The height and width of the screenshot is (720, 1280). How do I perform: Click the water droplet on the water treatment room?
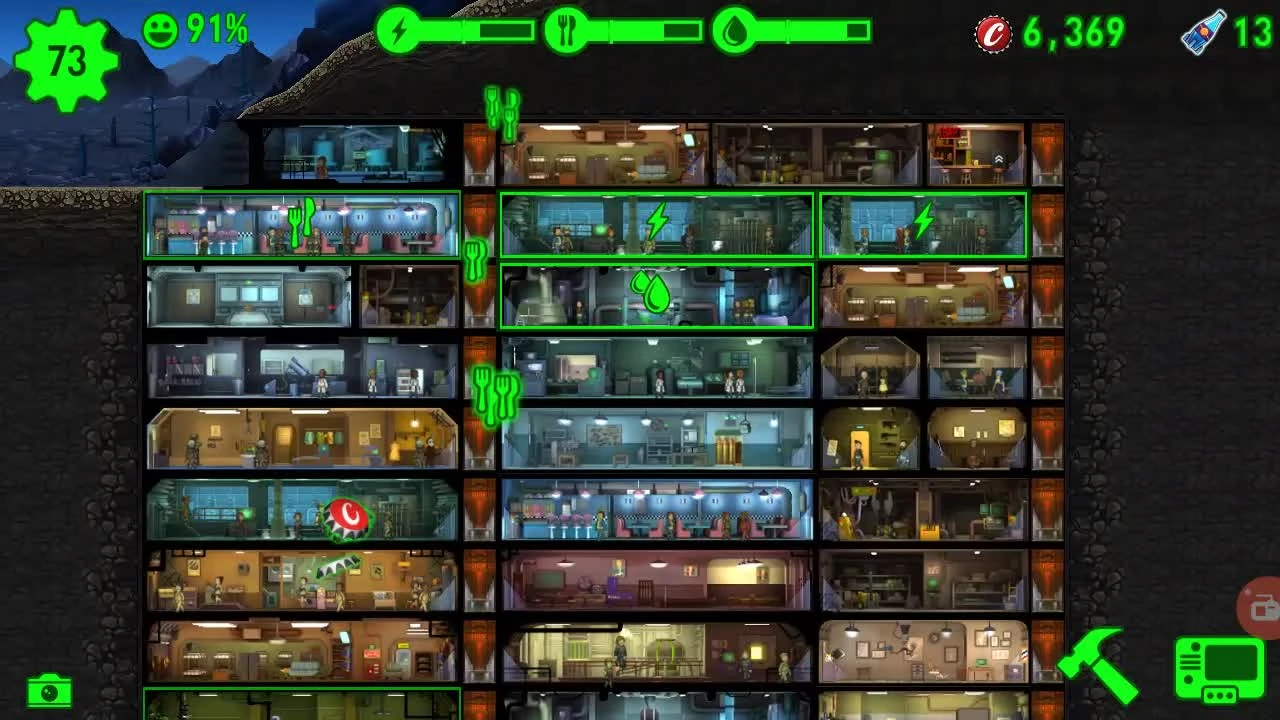[655, 295]
